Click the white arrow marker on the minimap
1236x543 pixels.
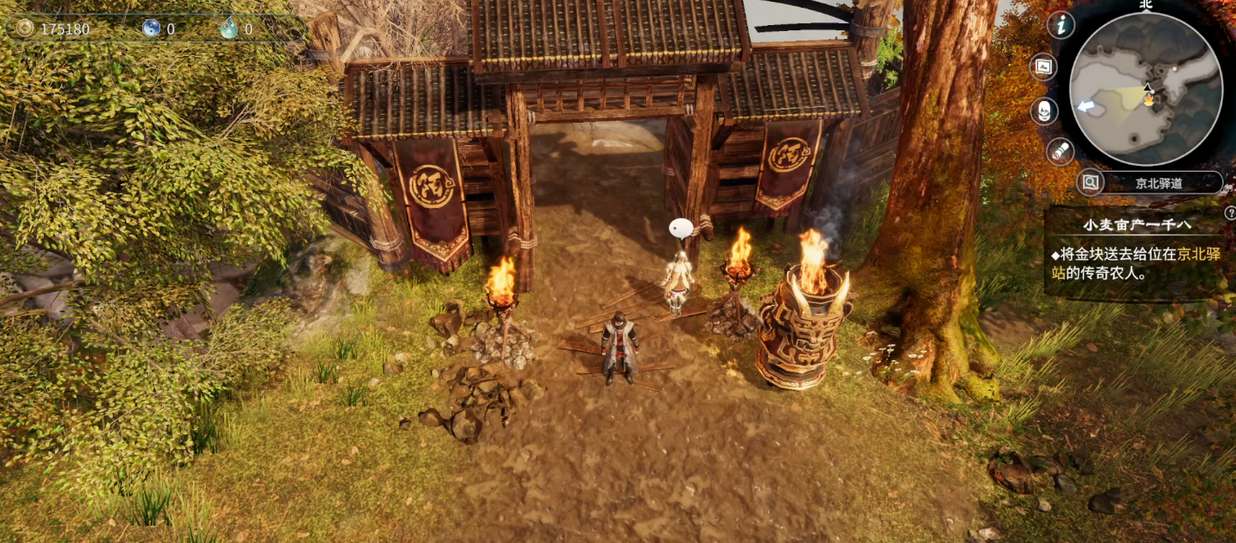[x=1084, y=105]
